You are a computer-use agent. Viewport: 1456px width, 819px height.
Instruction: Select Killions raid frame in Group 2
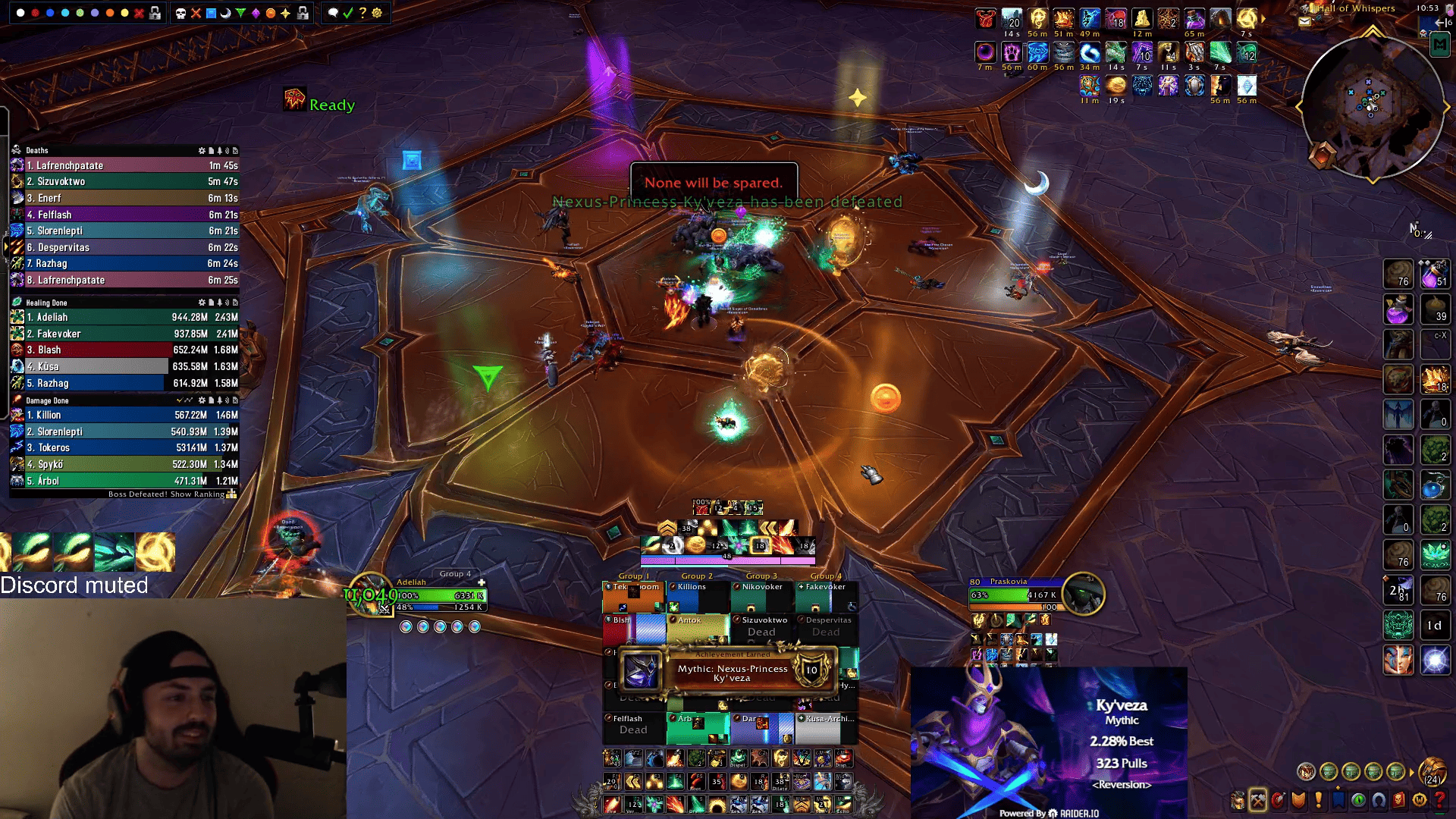698,597
